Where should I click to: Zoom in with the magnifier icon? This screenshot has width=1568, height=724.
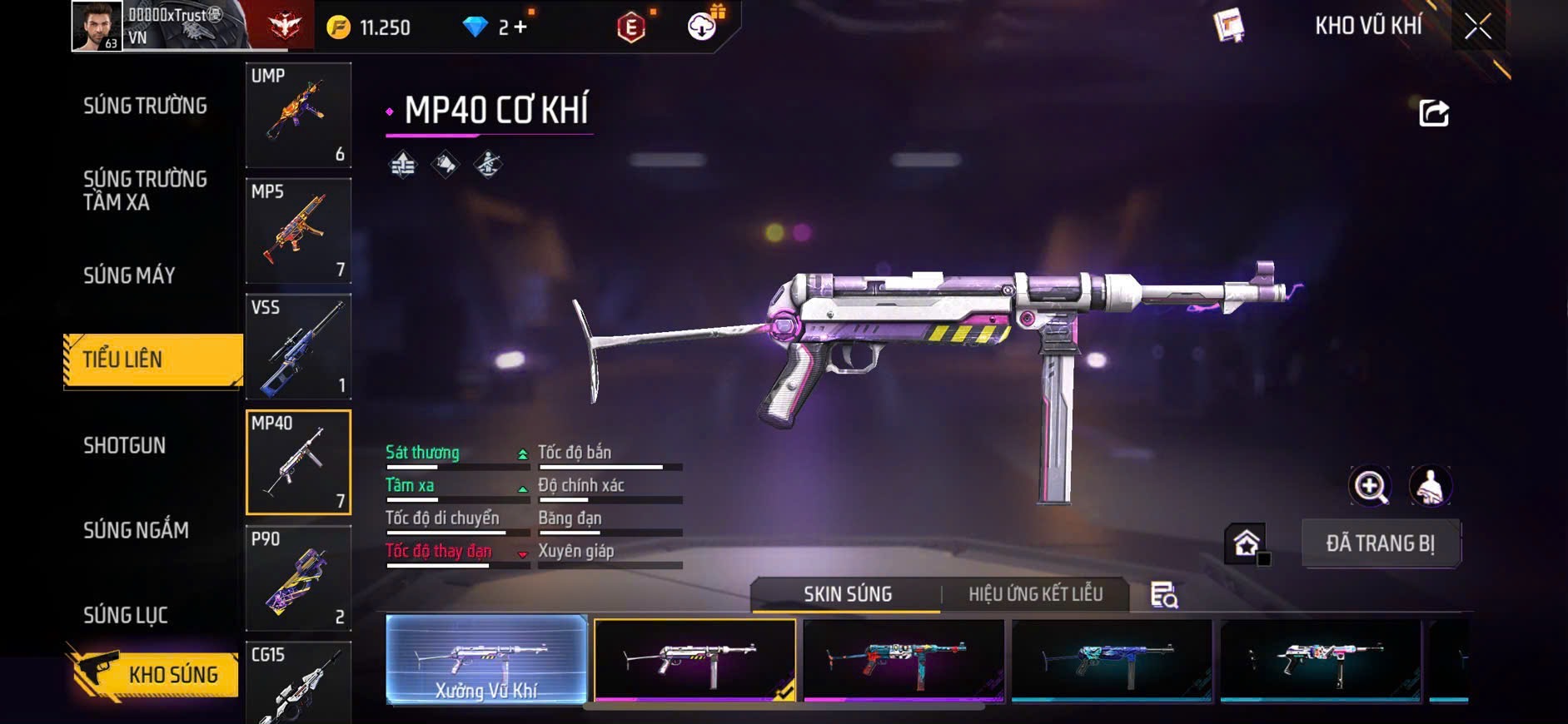pyautogui.click(x=1370, y=486)
